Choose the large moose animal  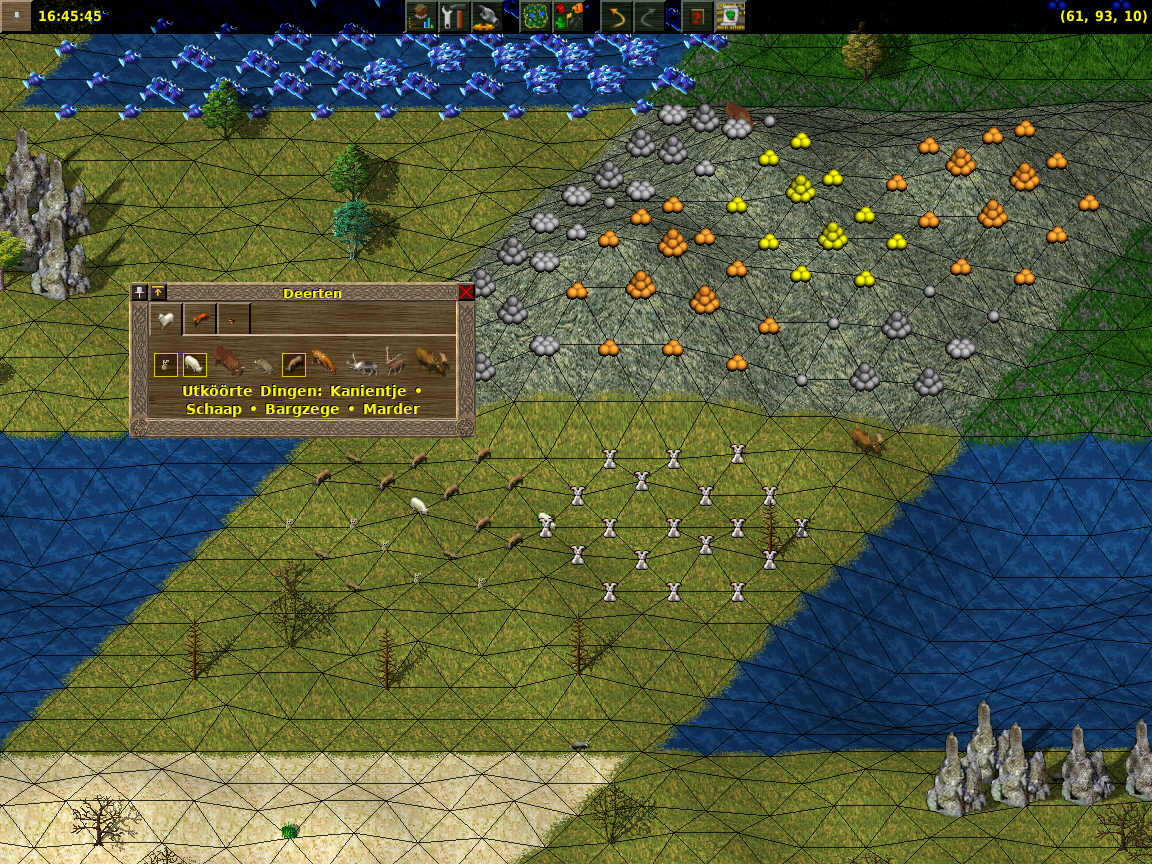point(431,361)
